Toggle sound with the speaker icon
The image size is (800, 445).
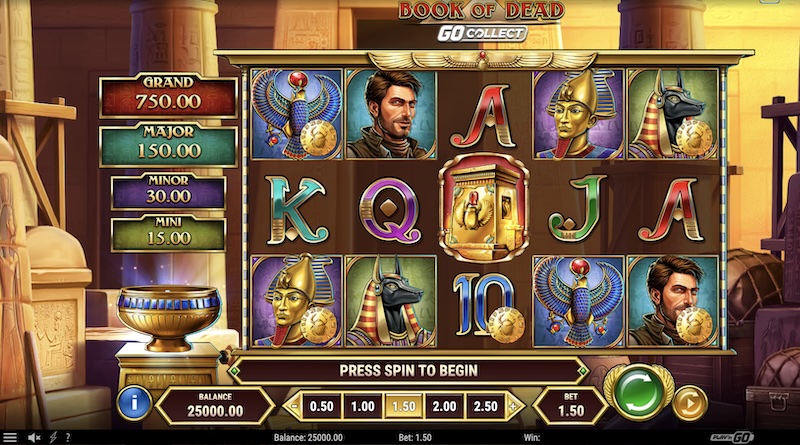(33, 437)
